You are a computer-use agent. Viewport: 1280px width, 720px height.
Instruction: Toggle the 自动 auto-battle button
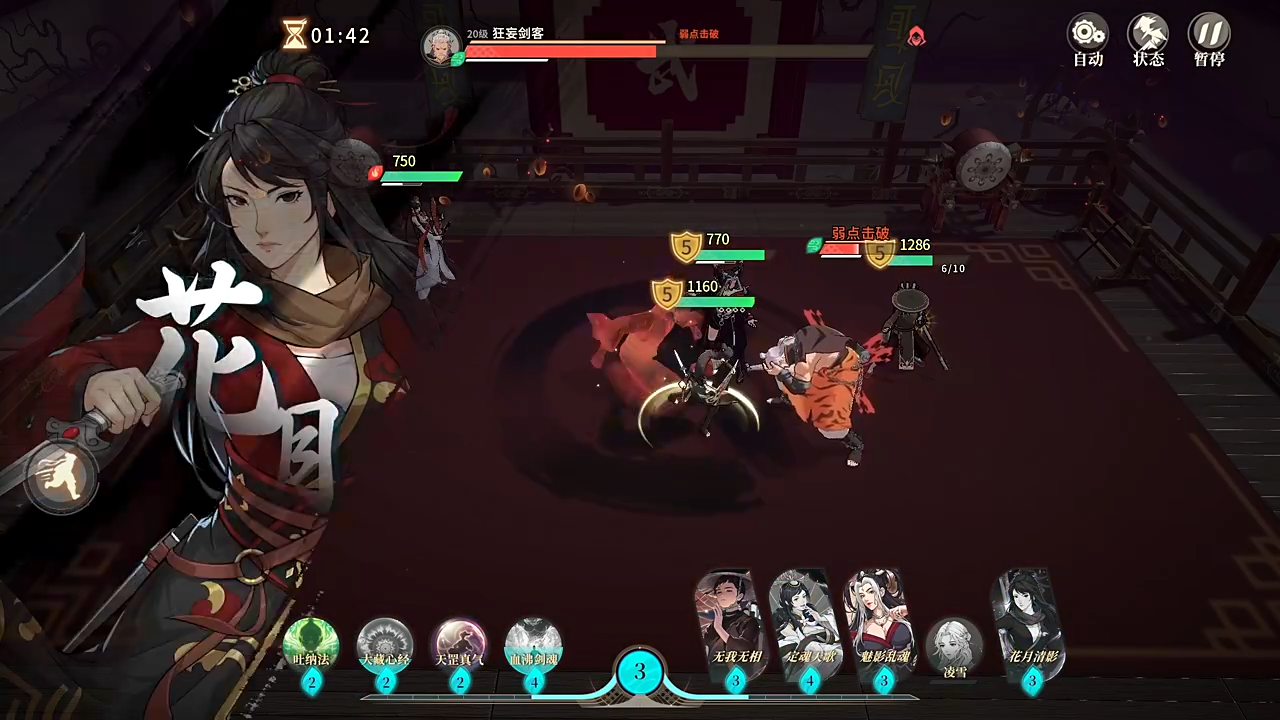[x=1087, y=40]
